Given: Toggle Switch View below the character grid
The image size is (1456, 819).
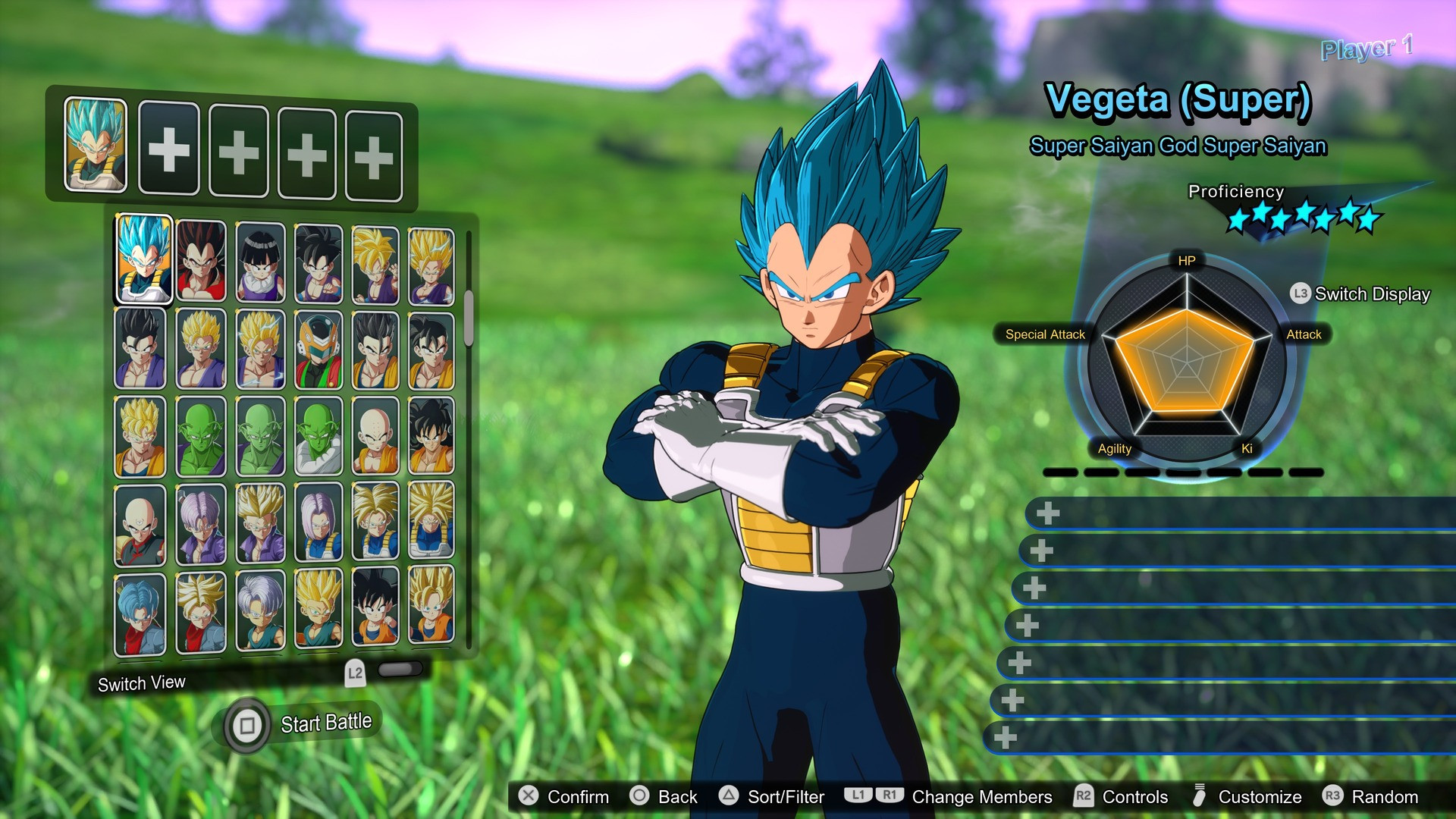Looking at the screenshot, I should 140,683.
